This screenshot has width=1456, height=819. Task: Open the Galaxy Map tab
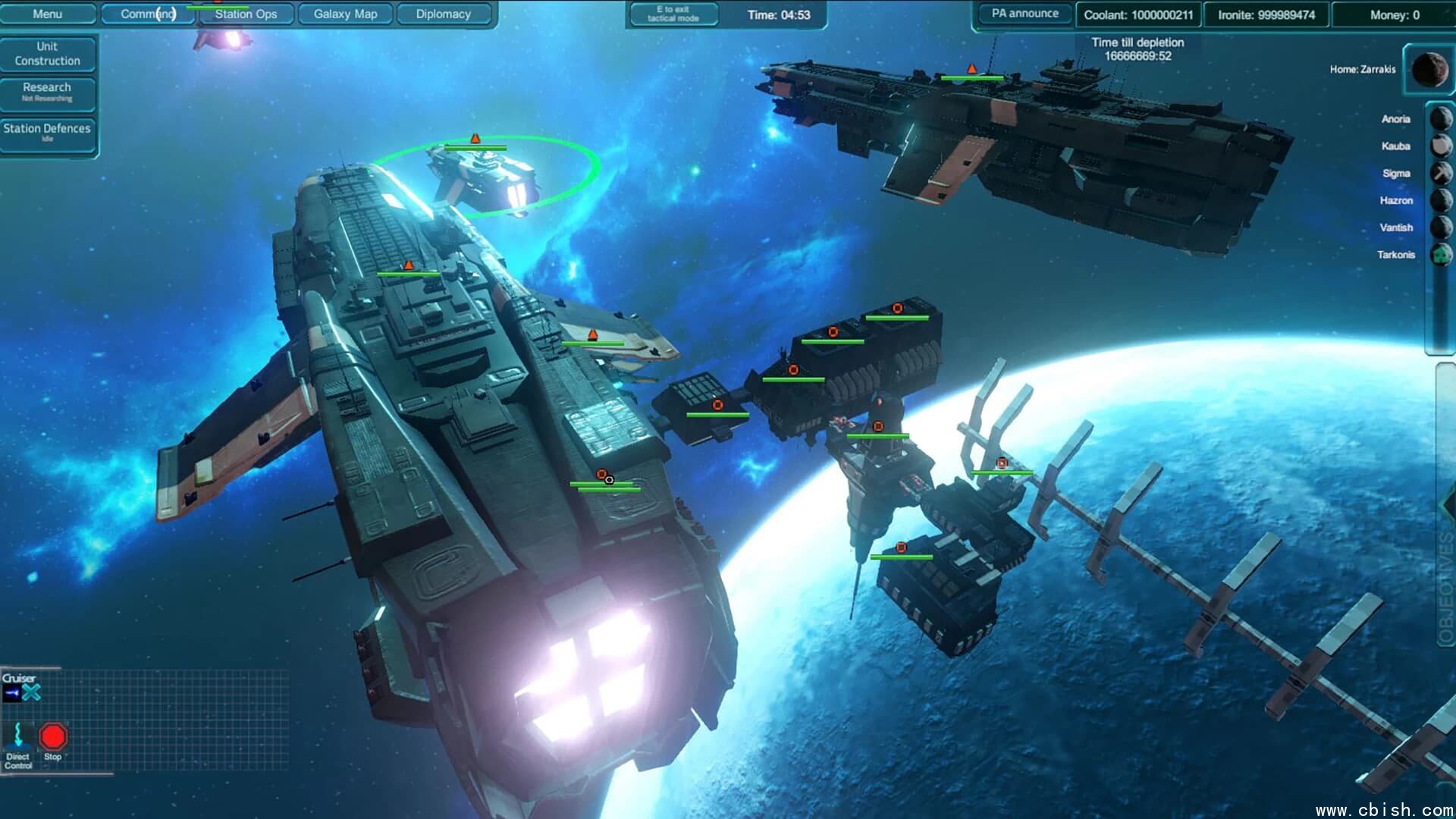click(345, 14)
